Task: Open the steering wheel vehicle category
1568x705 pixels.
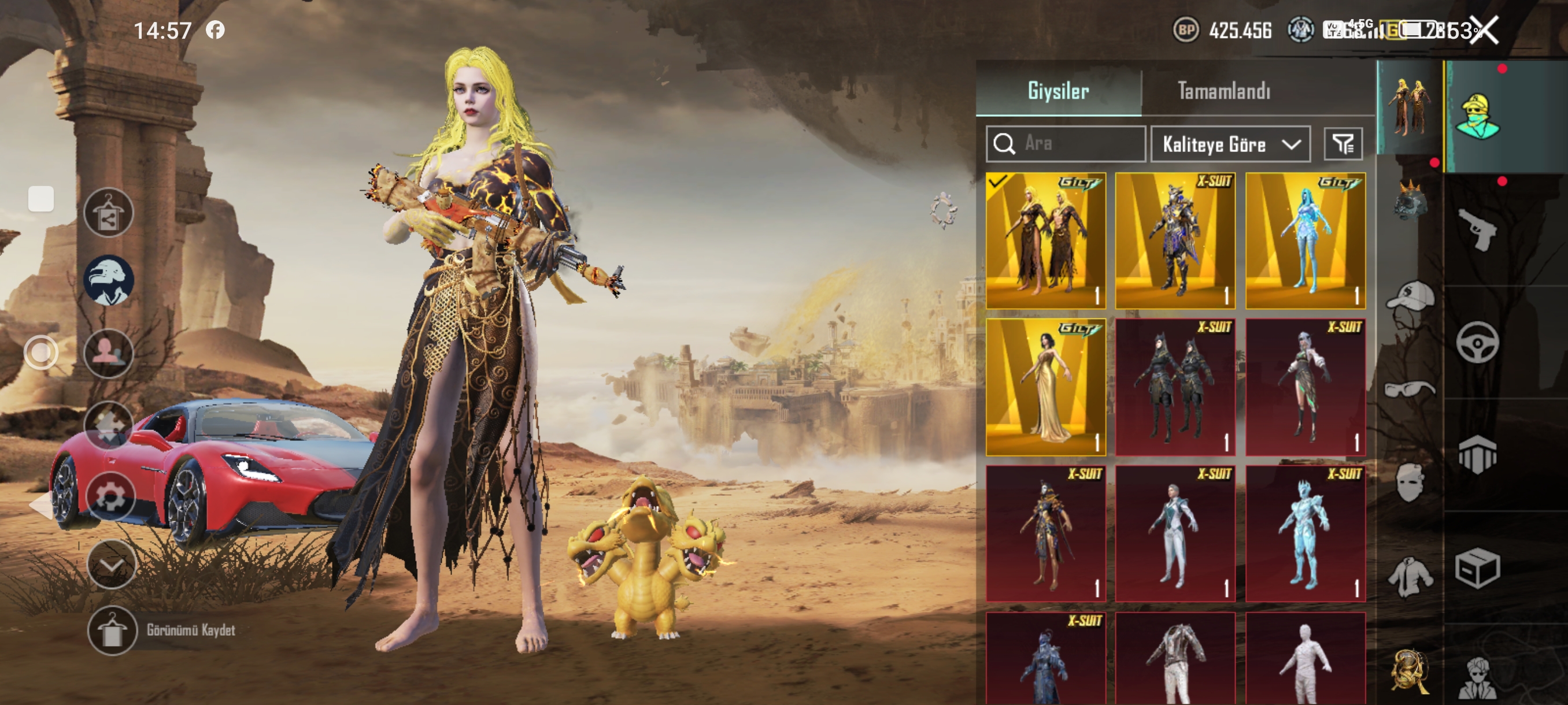Action: (x=1477, y=343)
